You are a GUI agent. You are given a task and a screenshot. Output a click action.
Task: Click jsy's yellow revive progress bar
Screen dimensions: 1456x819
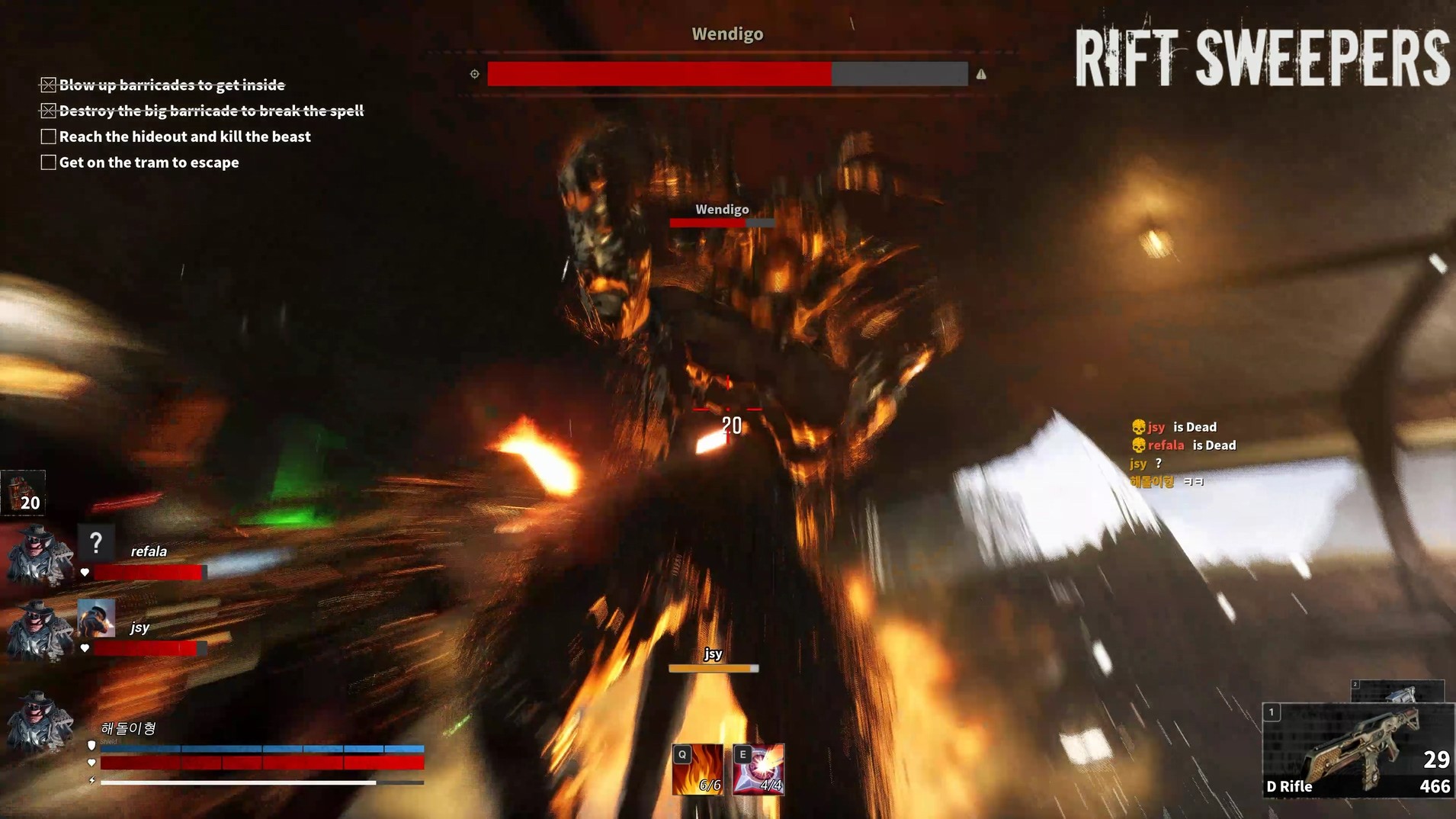(713, 667)
